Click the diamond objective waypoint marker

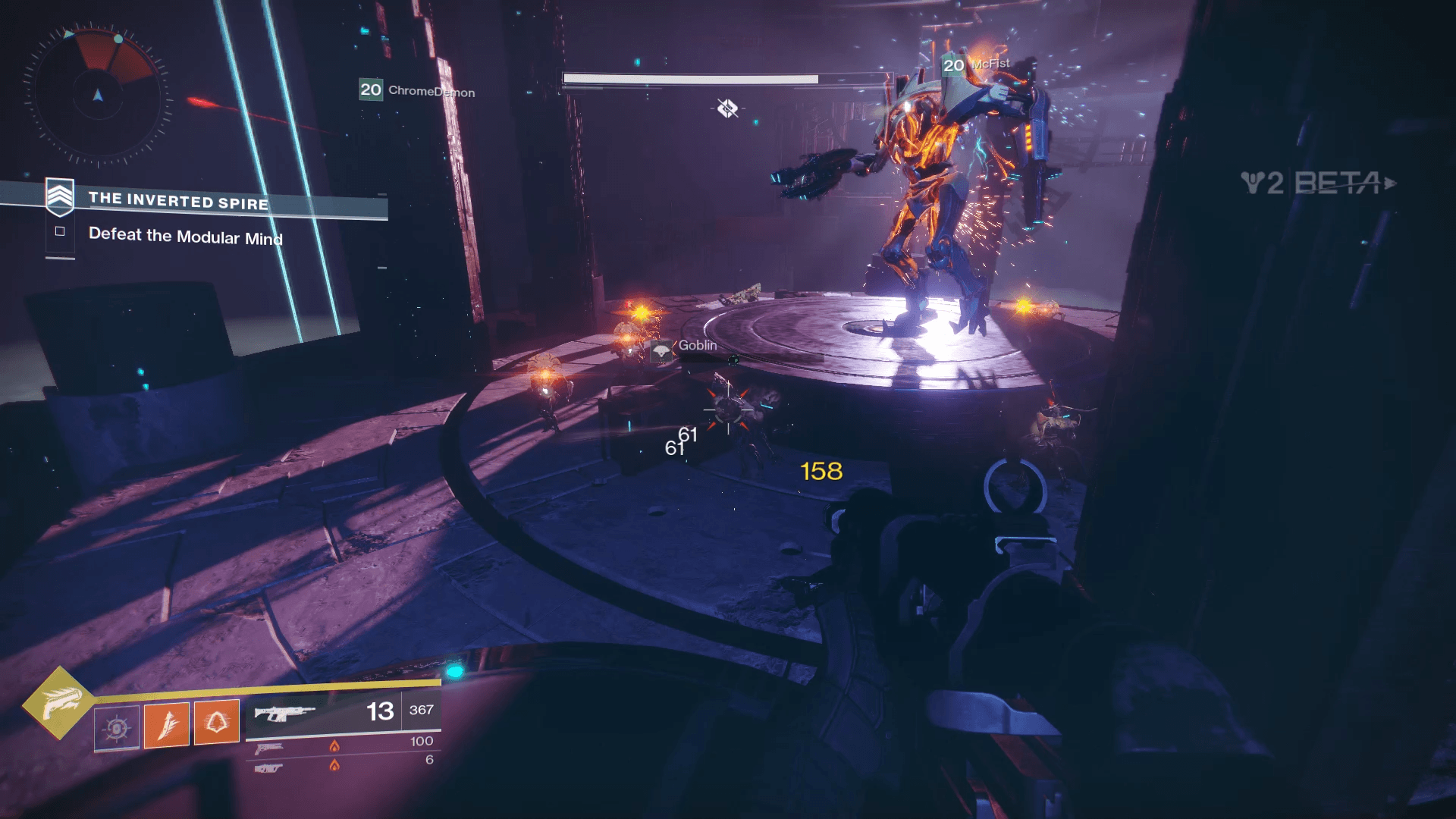coord(727,108)
